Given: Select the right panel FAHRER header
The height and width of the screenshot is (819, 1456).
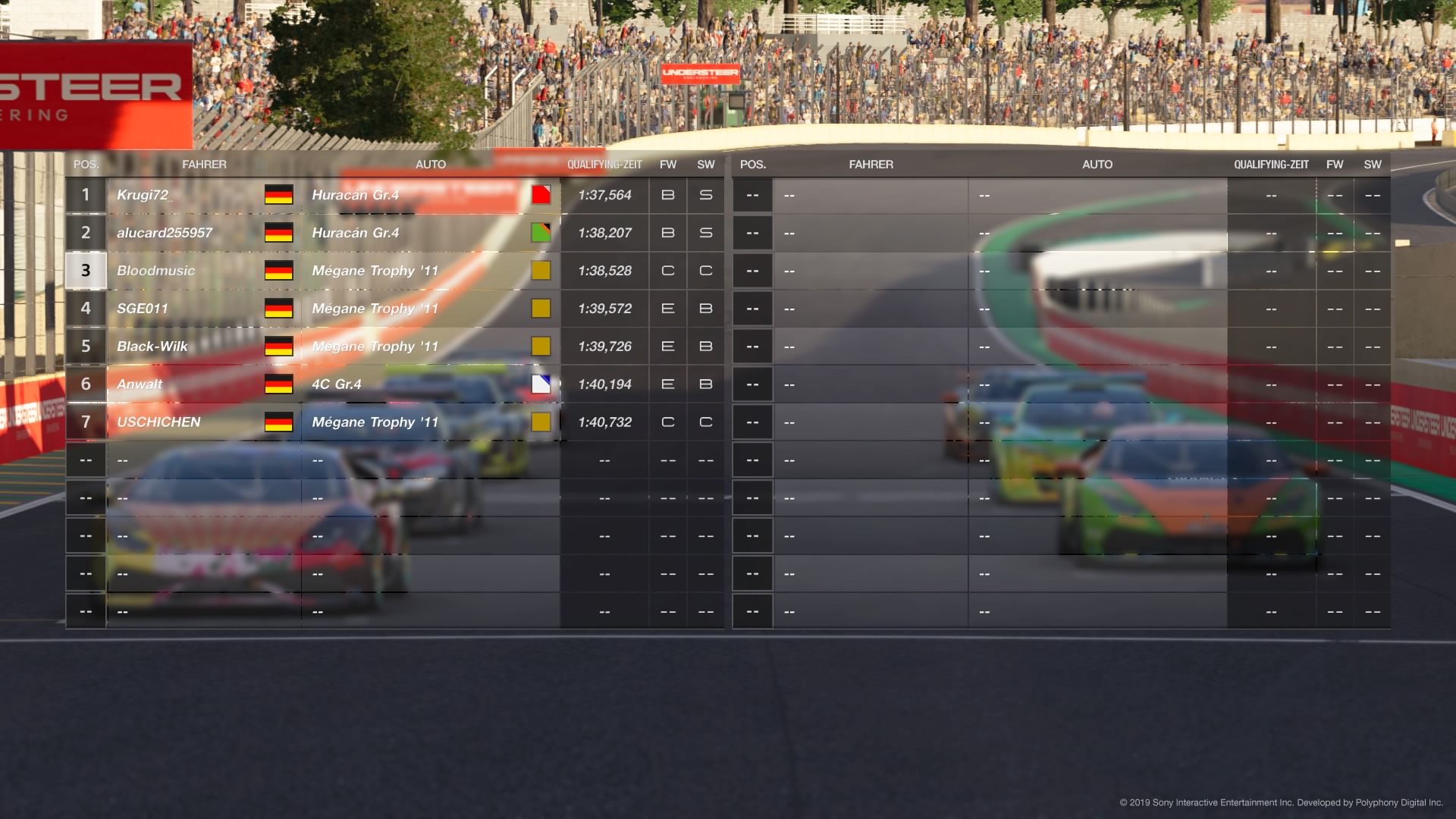Looking at the screenshot, I should pos(871,164).
